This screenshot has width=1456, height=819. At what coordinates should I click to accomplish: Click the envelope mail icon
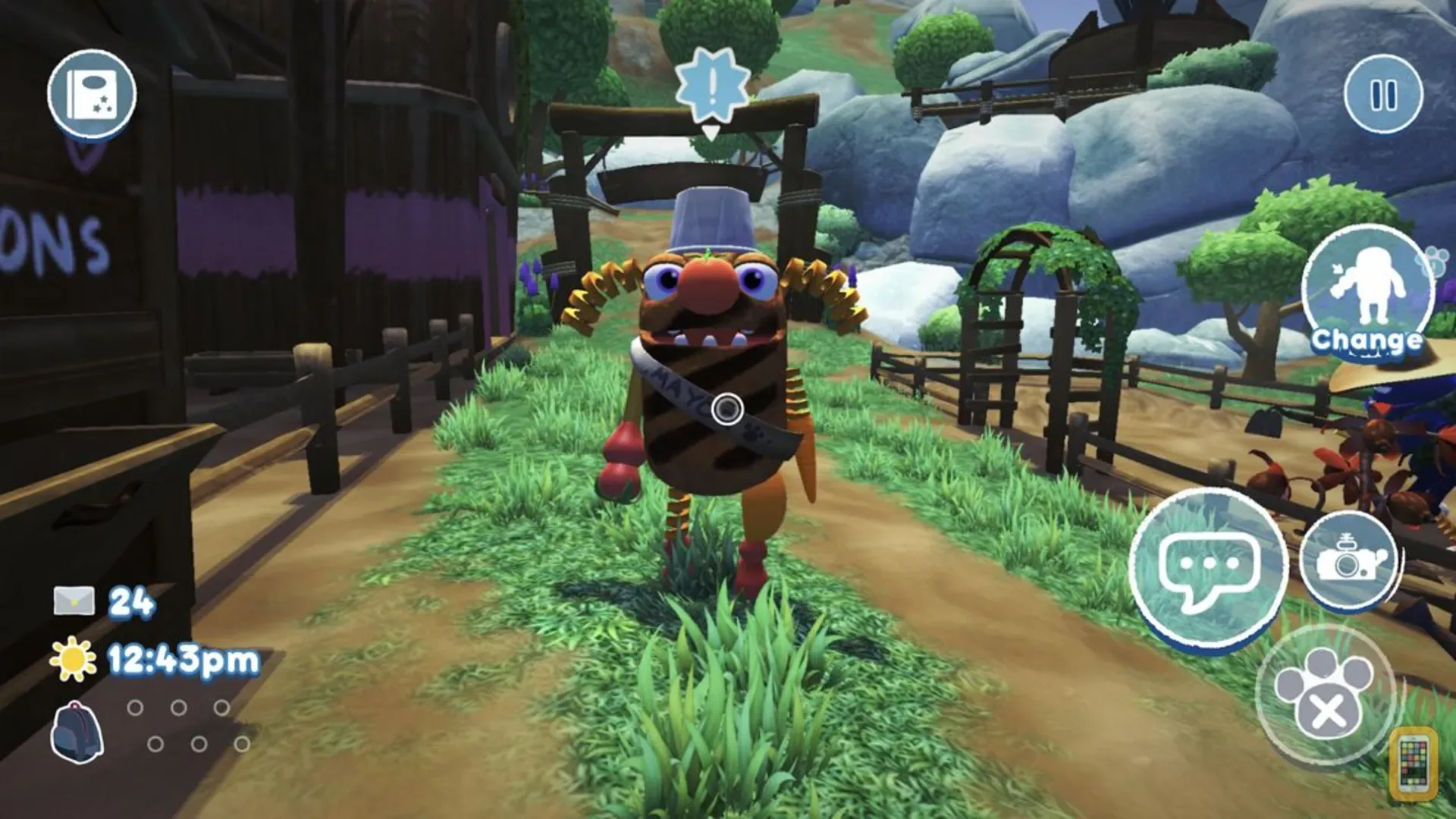[x=73, y=599]
